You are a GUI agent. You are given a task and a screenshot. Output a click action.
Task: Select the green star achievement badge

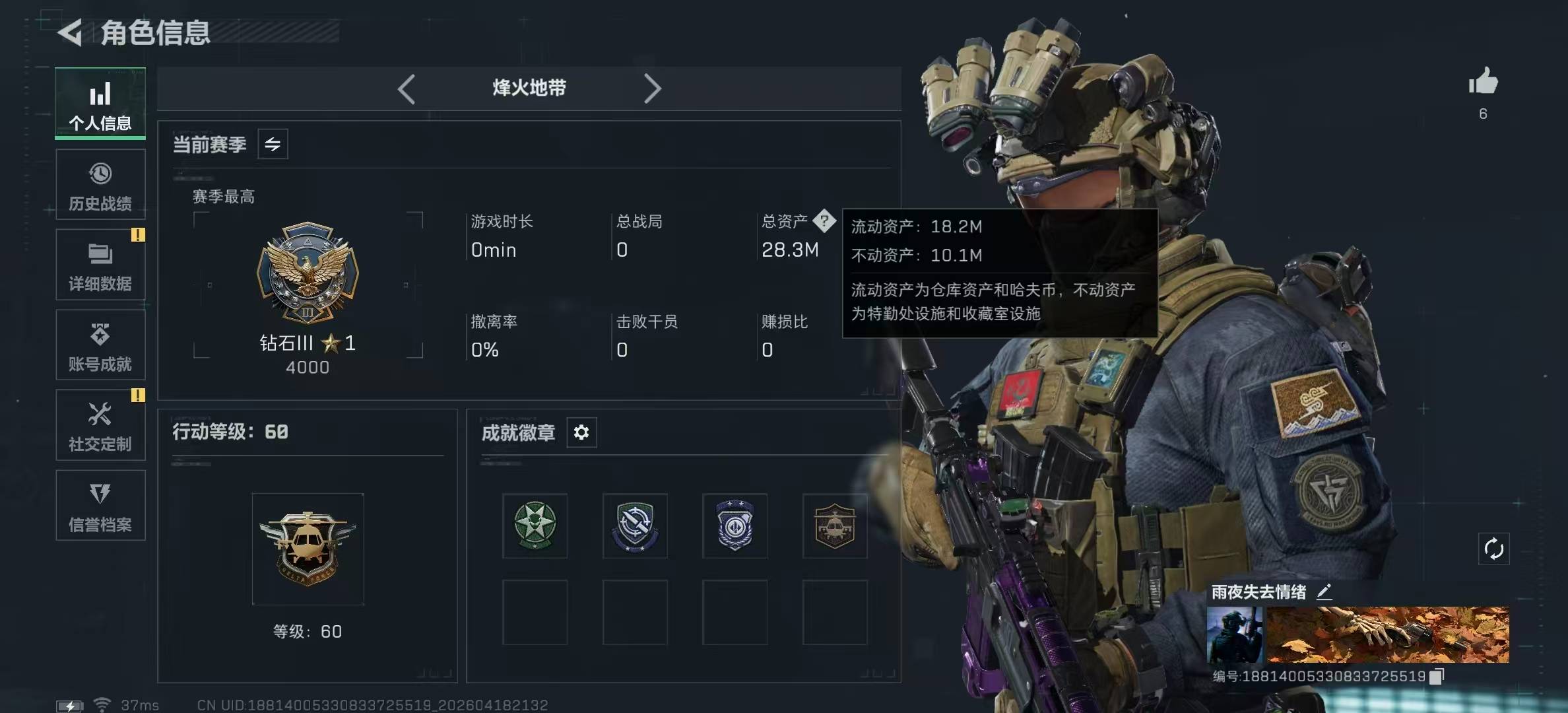click(x=535, y=526)
